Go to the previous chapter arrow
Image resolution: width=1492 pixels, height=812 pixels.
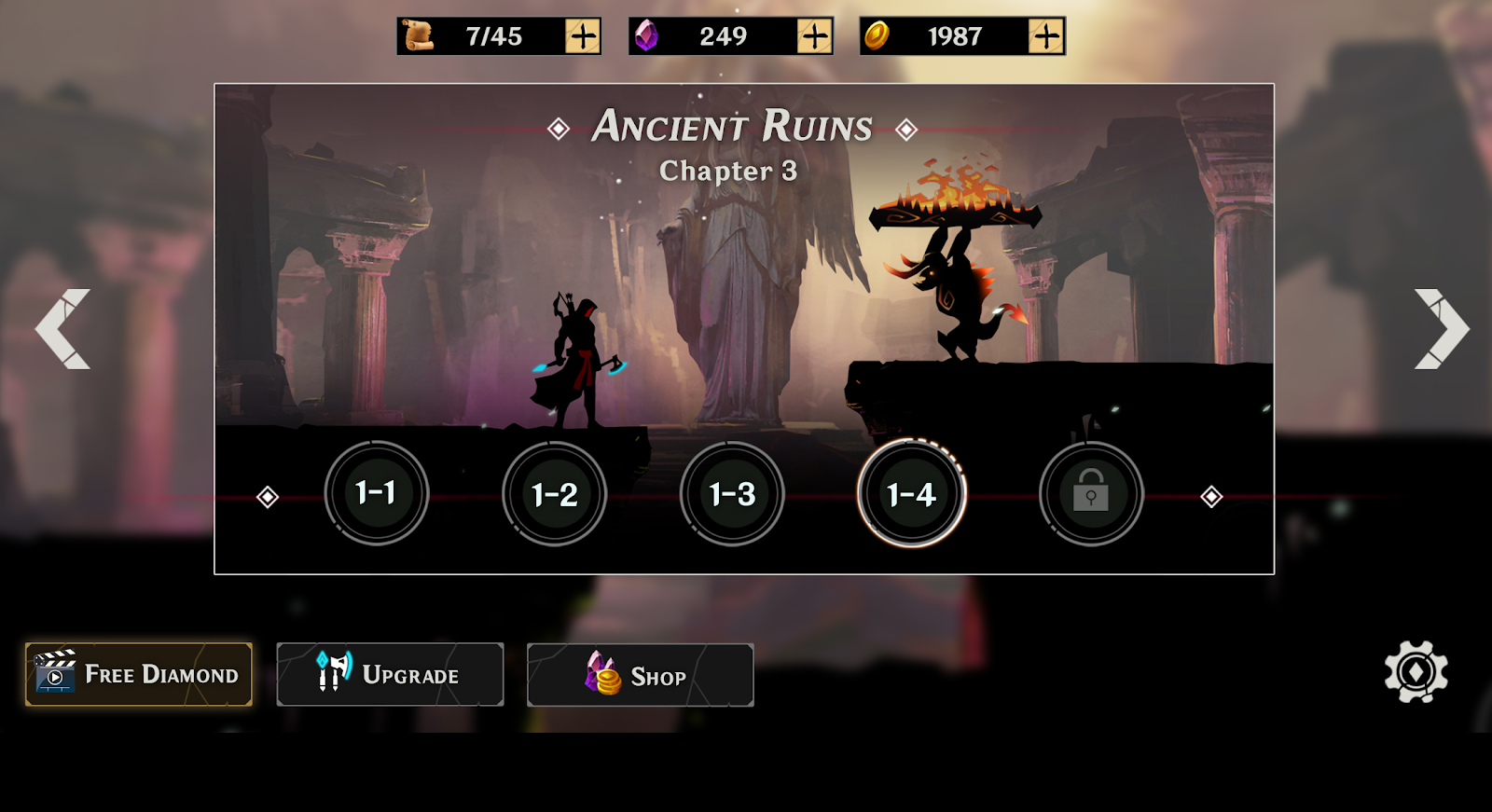pos(63,329)
